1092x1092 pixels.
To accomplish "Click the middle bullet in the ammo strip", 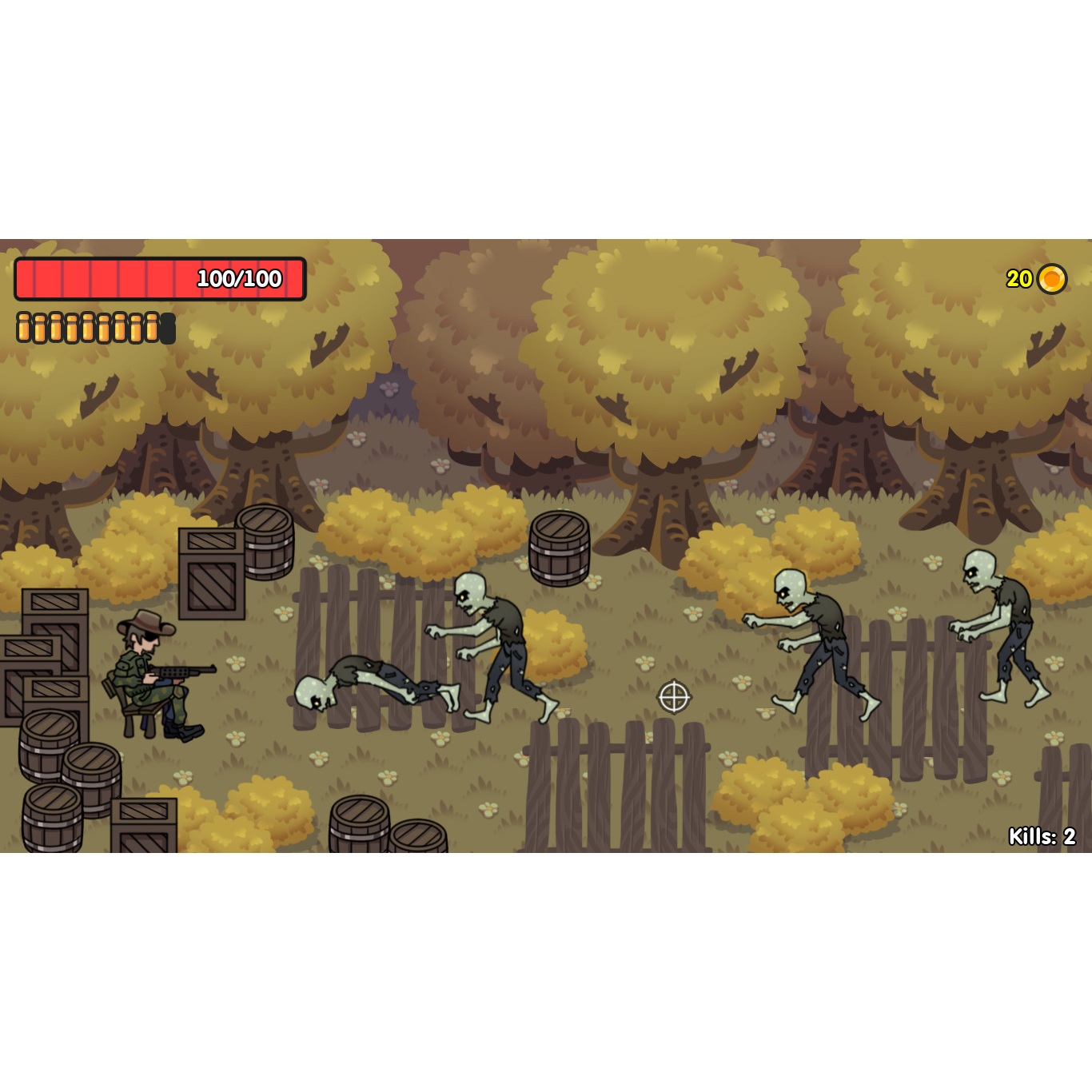I will [x=88, y=325].
